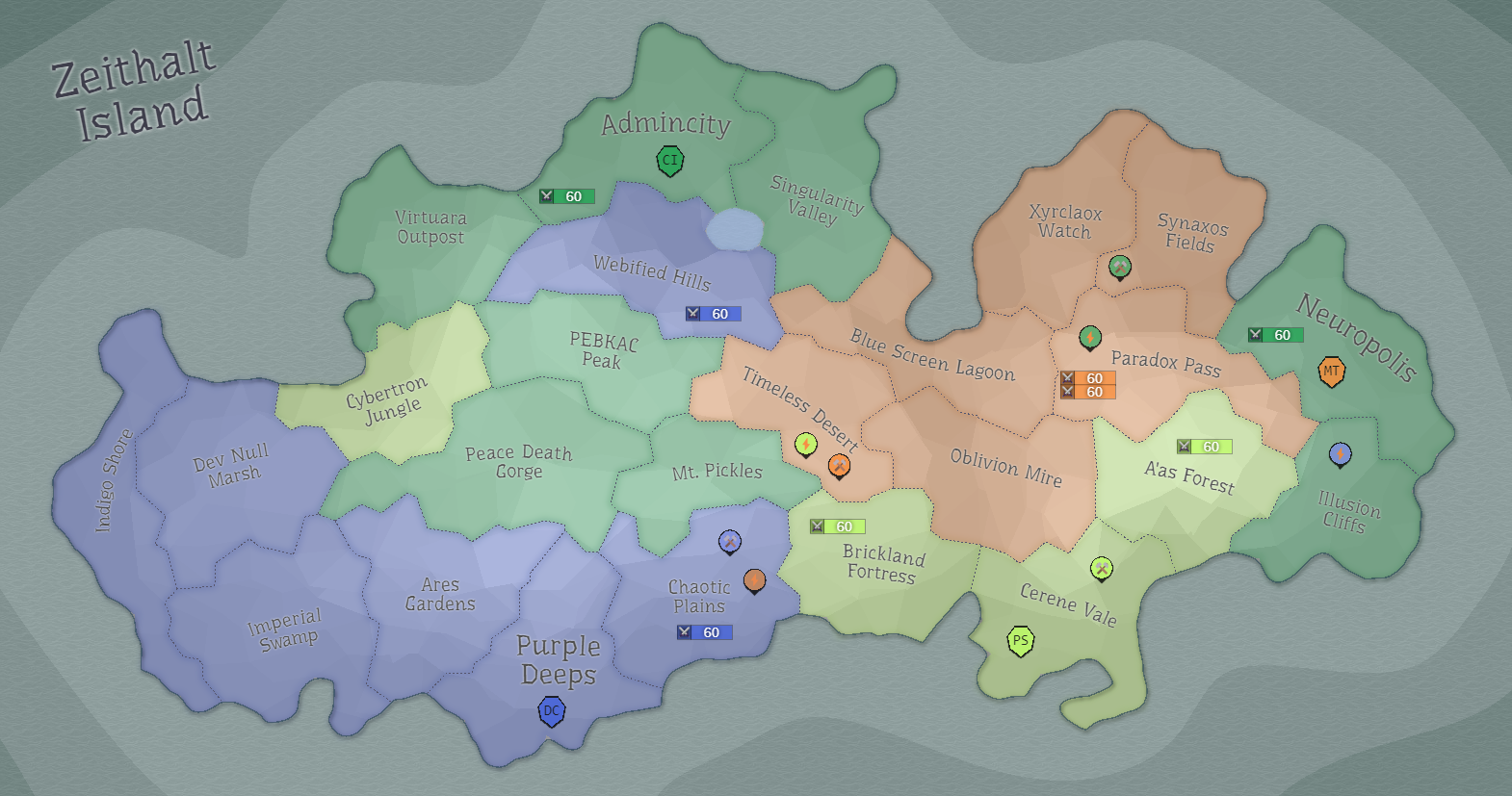Select the green lightning marker in Paradox Pass

pos(1089,339)
